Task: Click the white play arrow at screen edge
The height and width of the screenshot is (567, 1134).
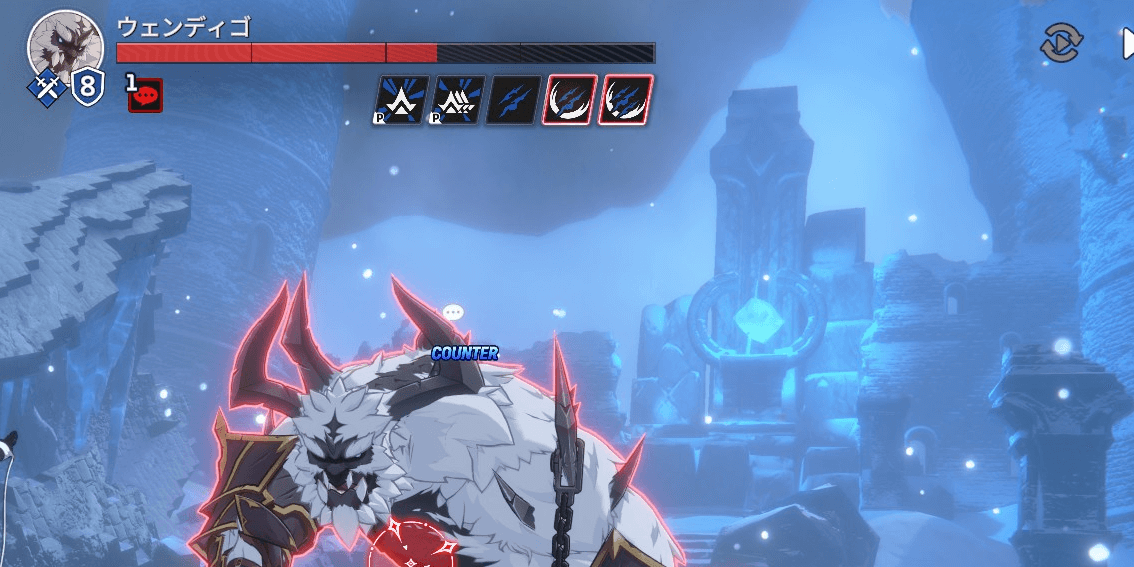Action: [1127, 43]
